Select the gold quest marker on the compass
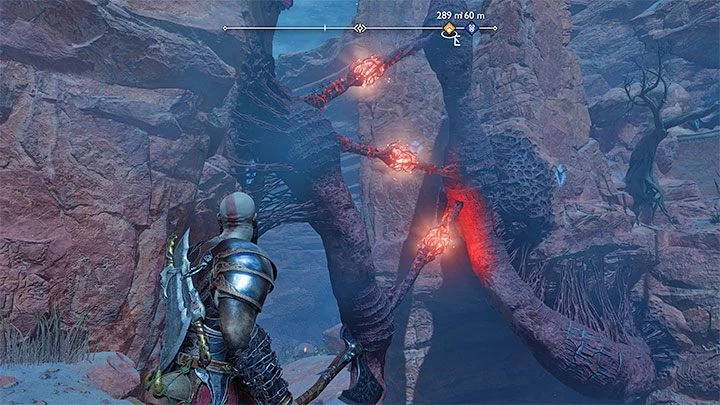Screen dimensions: 720x405 tap(449, 29)
